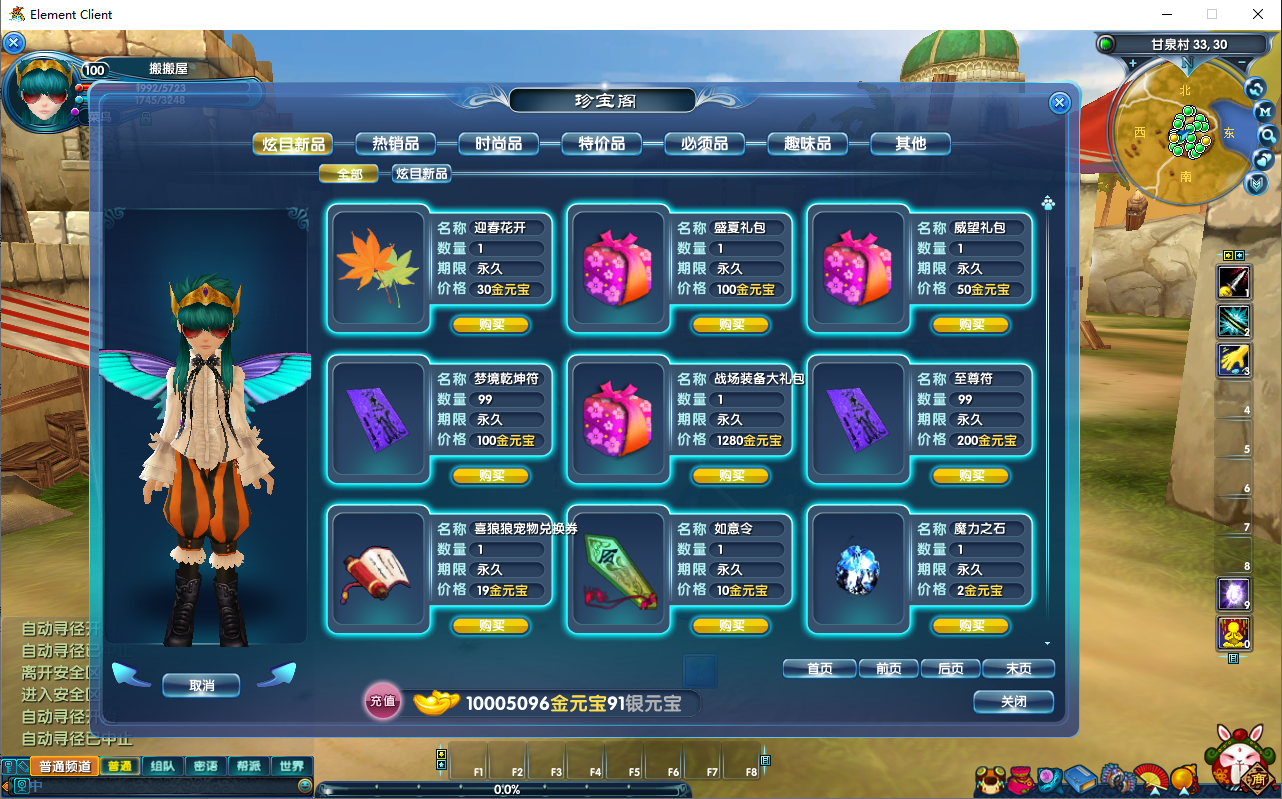The height and width of the screenshot is (799, 1282).
Task: Open the blue book icon at bottom right
Action: 1080,779
